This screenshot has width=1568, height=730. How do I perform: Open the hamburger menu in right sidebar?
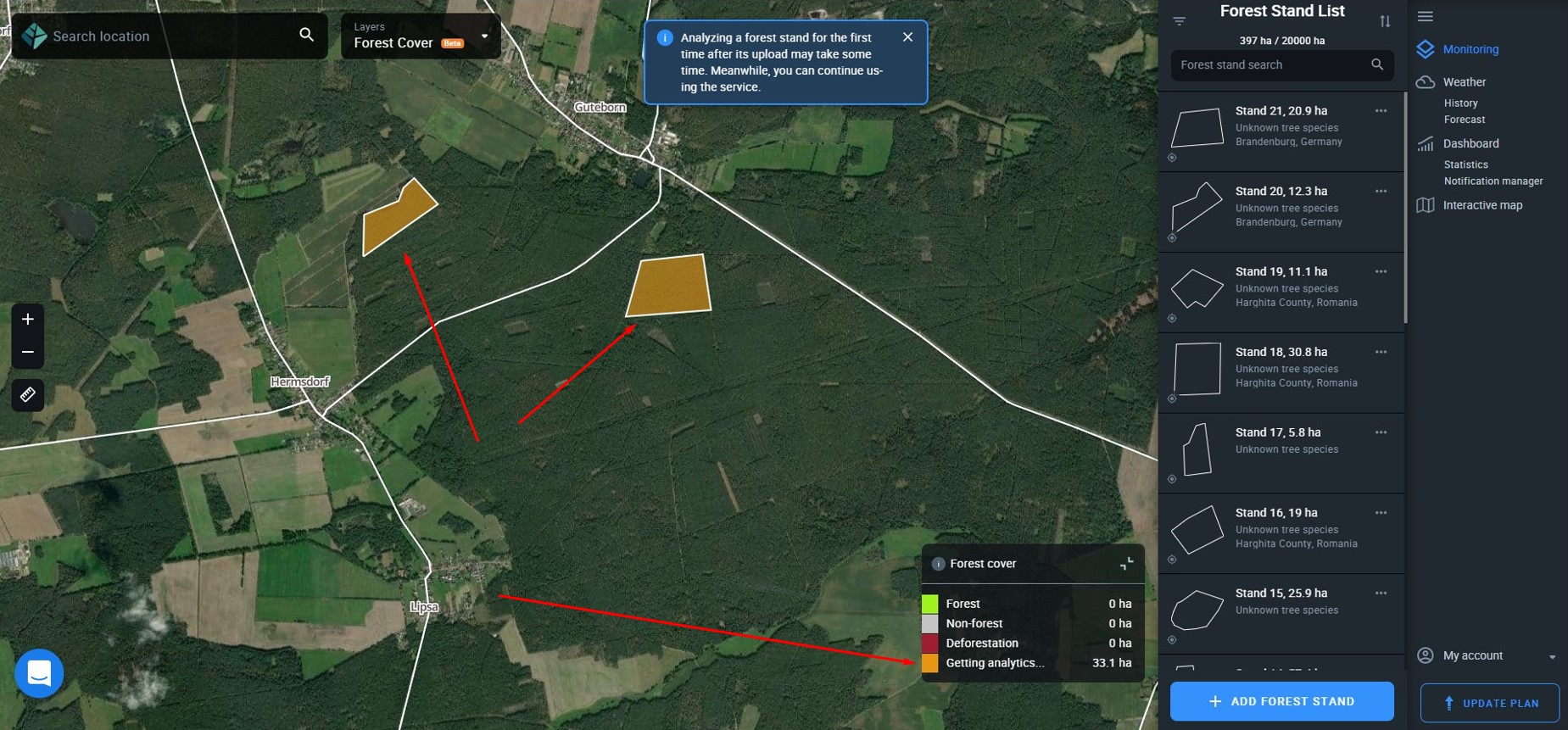pyautogui.click(x=1426, y=16)
